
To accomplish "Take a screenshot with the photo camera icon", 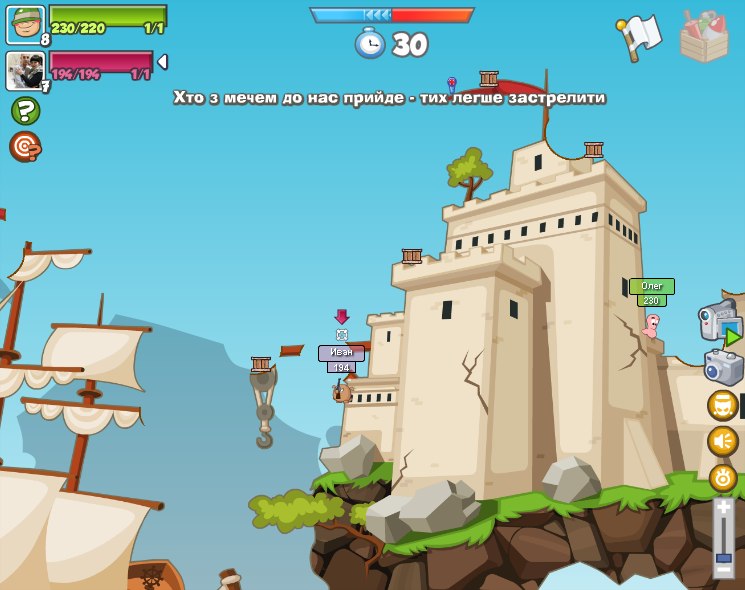I will (723, 367).
